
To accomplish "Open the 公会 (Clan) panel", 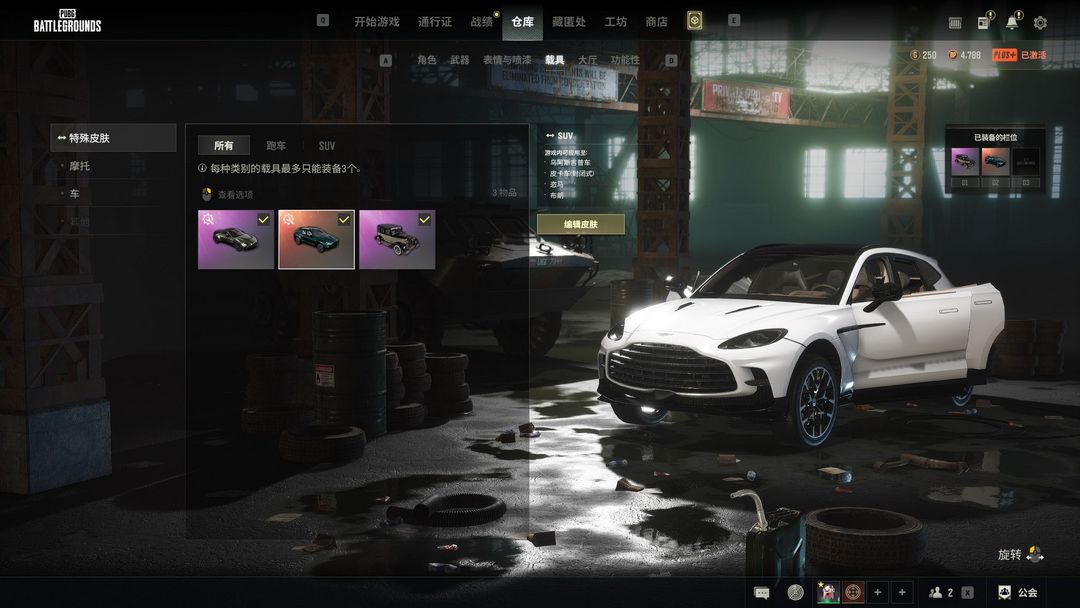I will (x=1018, y=592).
